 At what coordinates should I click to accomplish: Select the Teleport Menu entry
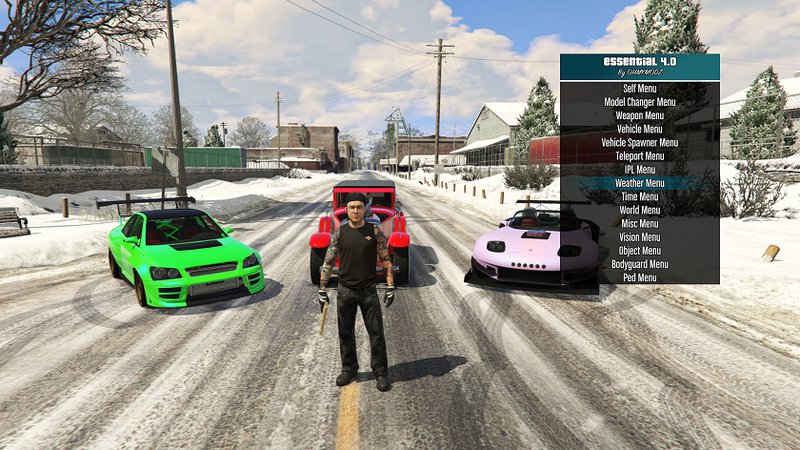[639, 156]
